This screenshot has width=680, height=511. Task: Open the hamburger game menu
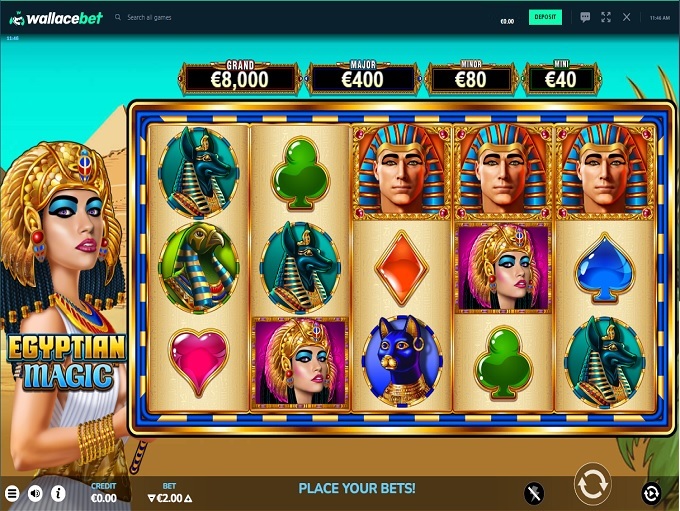pyautogui.click(x=13, y=493)
